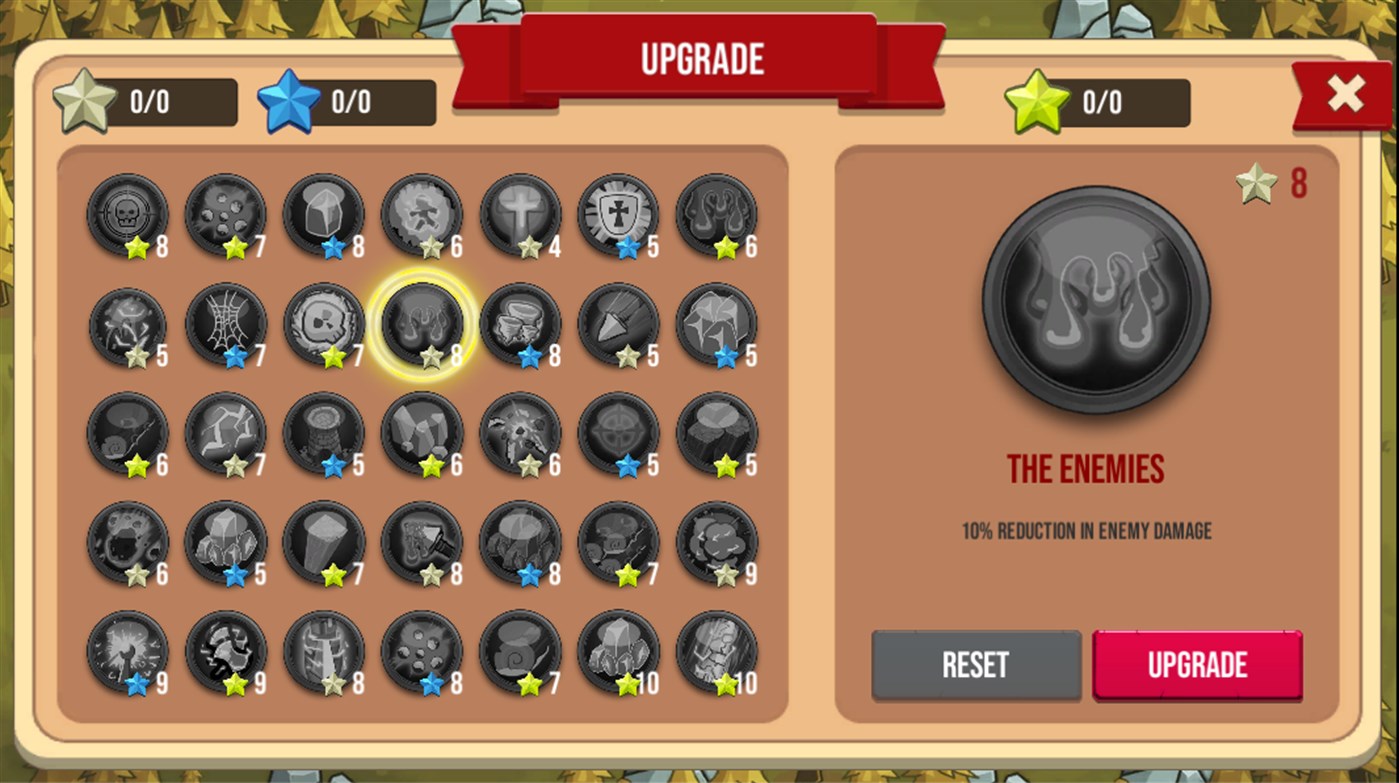
Task: Open the explosion cloud upgrade with 9 stars
Action: pyautogui.click(x=717, y=545)
